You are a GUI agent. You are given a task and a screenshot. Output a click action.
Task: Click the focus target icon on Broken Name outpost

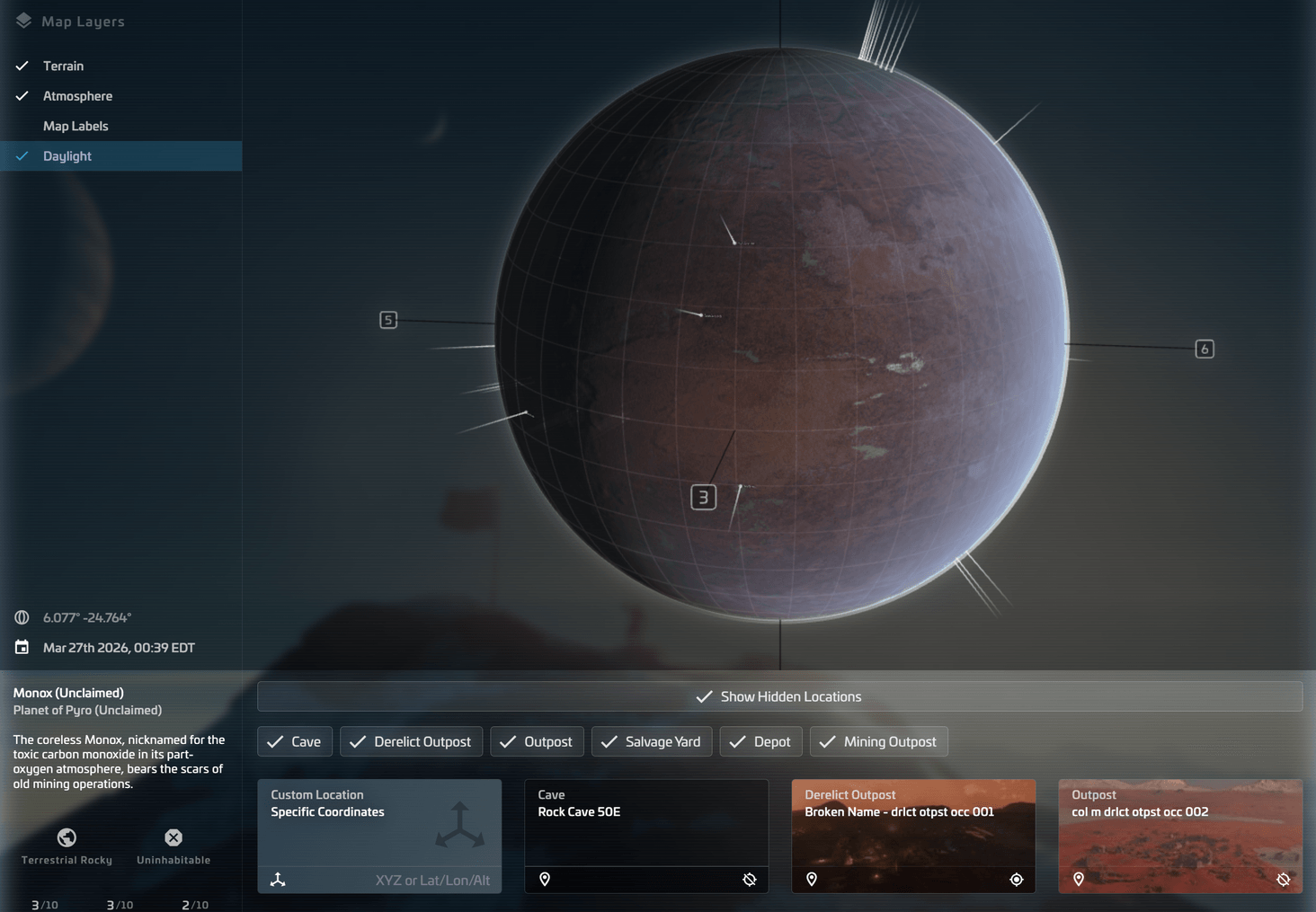1017,880
